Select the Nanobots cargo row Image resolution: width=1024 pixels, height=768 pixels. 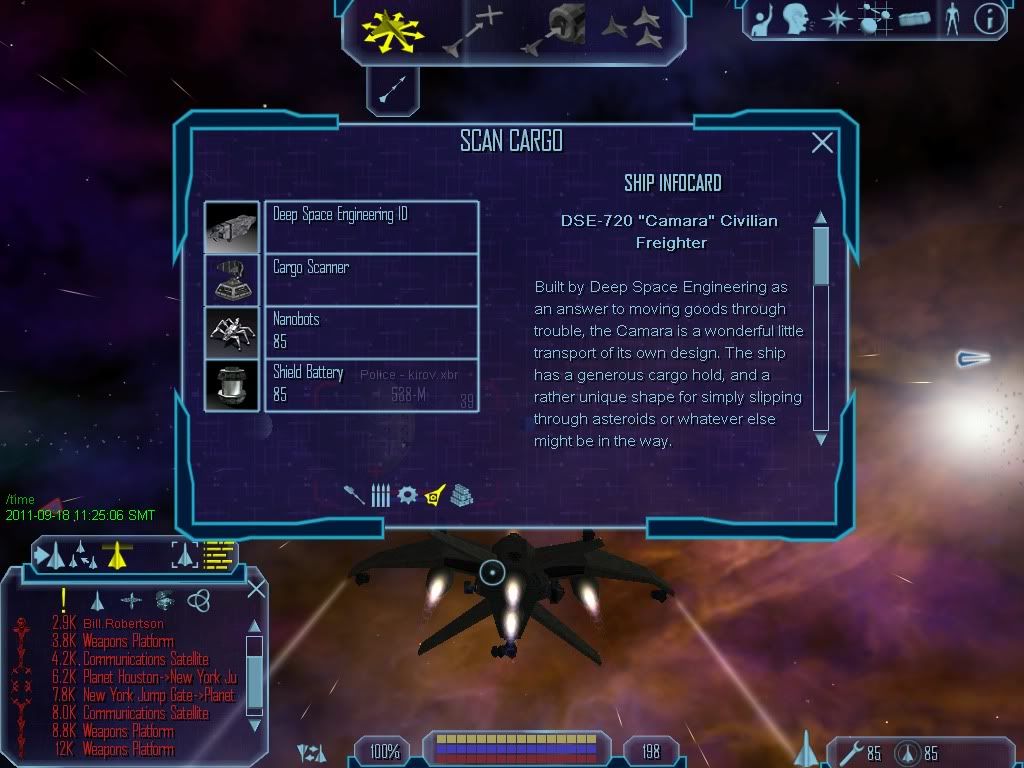point(371,331)
